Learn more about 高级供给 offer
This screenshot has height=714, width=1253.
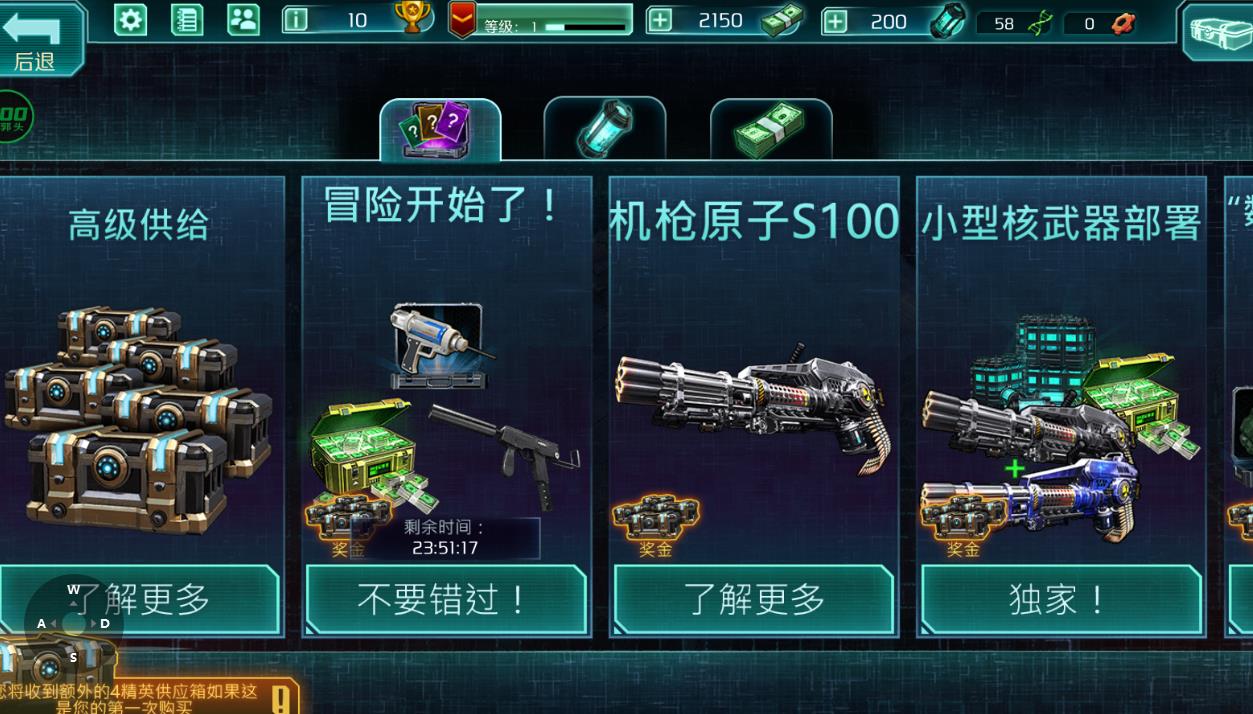tap(140, 599)
